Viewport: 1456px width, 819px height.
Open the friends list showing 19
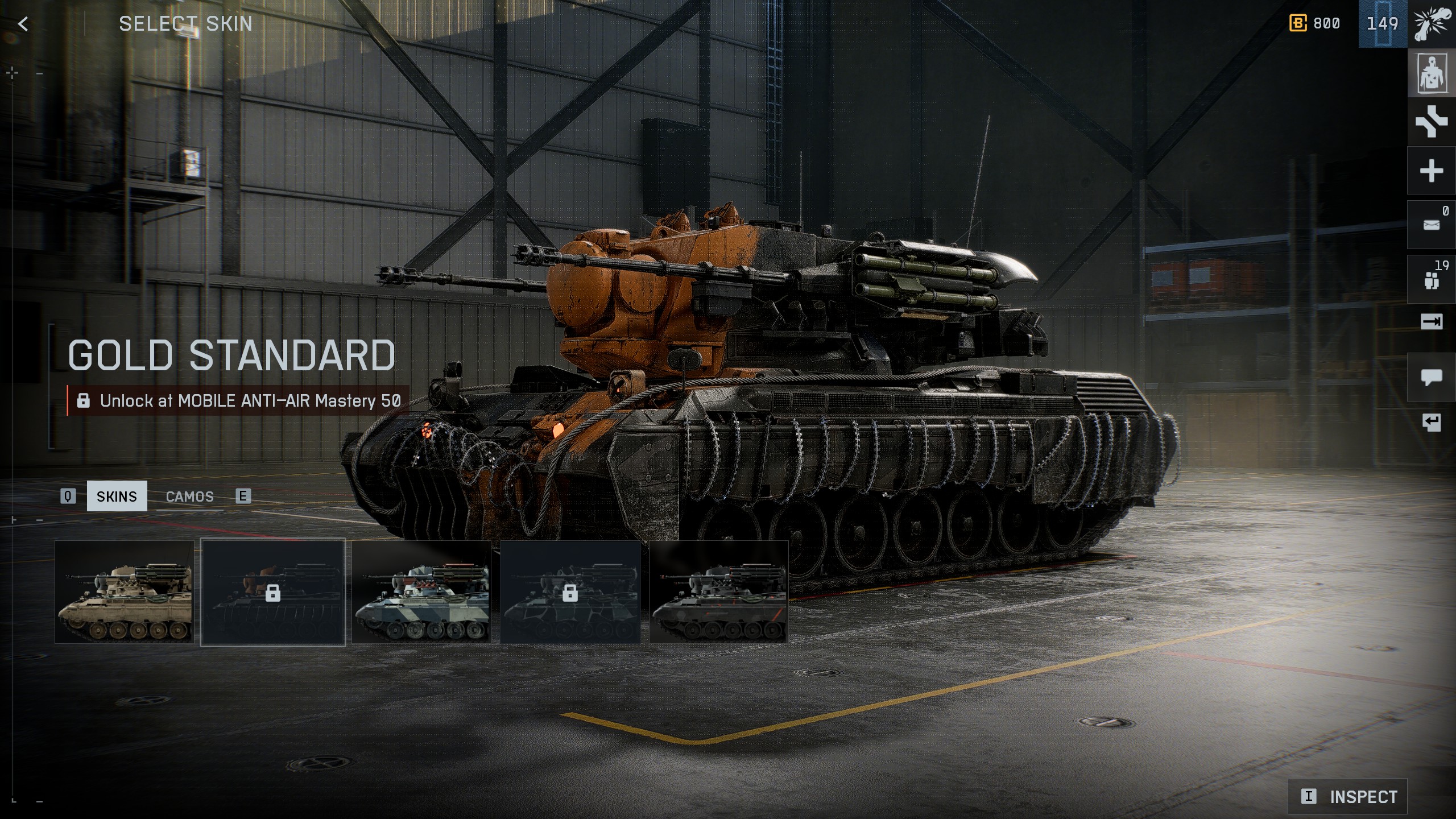click(1432, 279)
